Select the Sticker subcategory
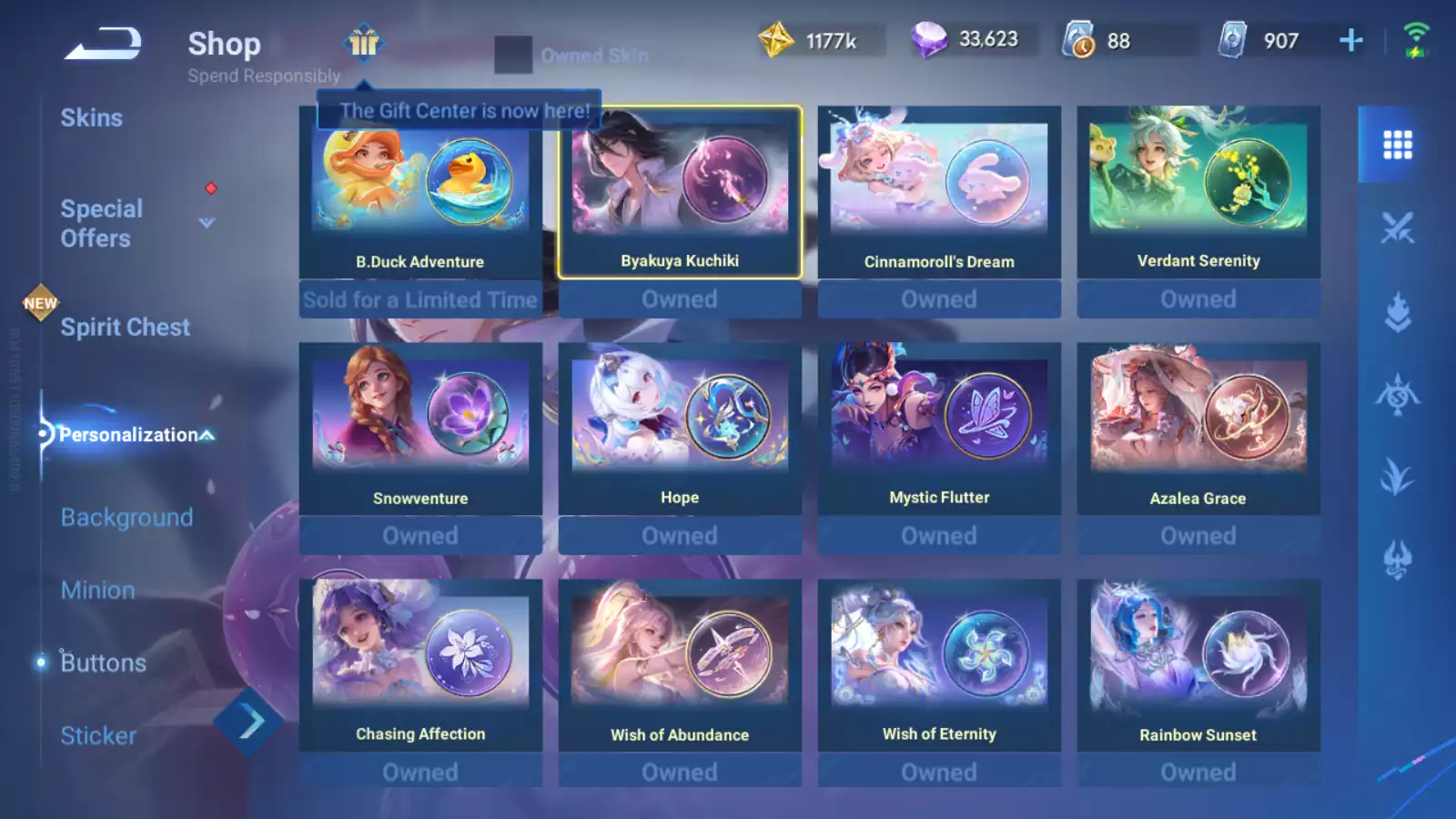This screenshot has width=1456, height=819. pos(98,736)
